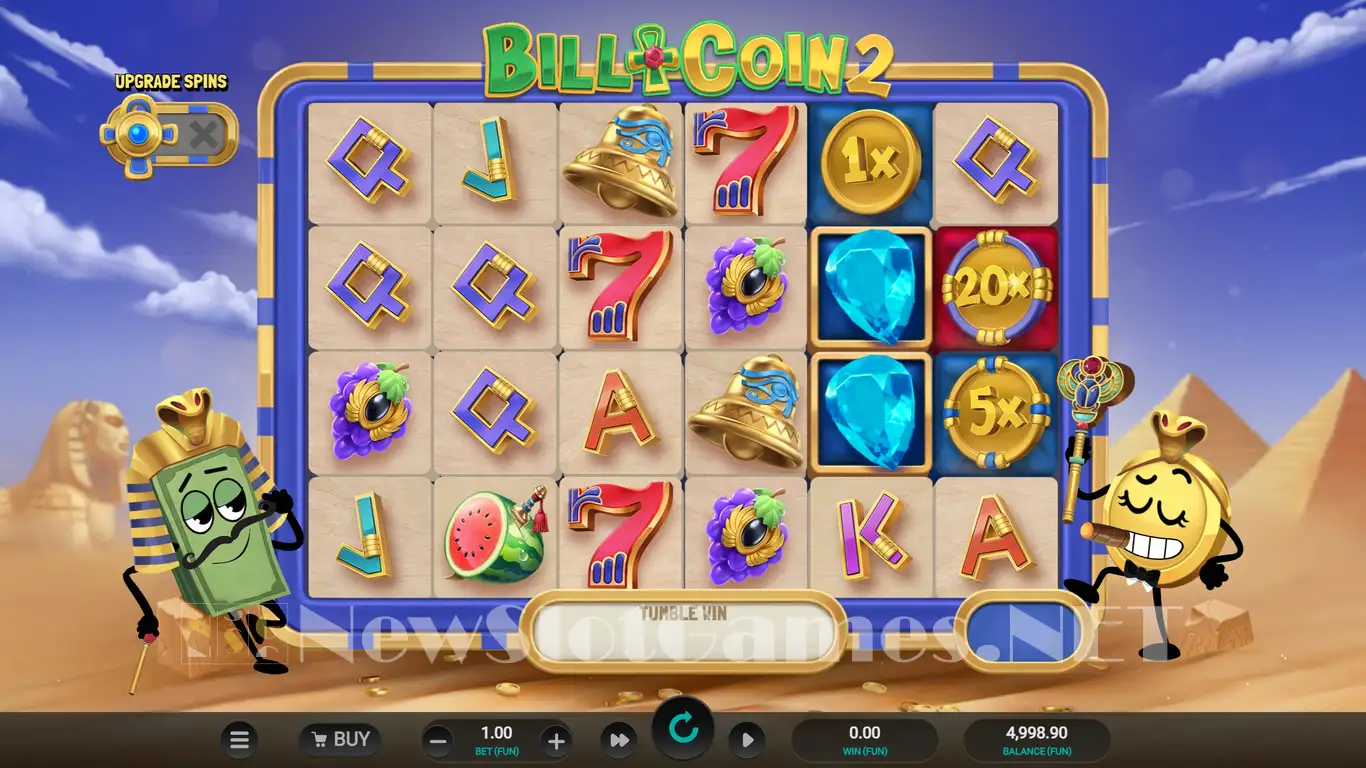Increase the bet with the plus button
The height and width of the screenshot is (768, 1366).
pos(555,741)
